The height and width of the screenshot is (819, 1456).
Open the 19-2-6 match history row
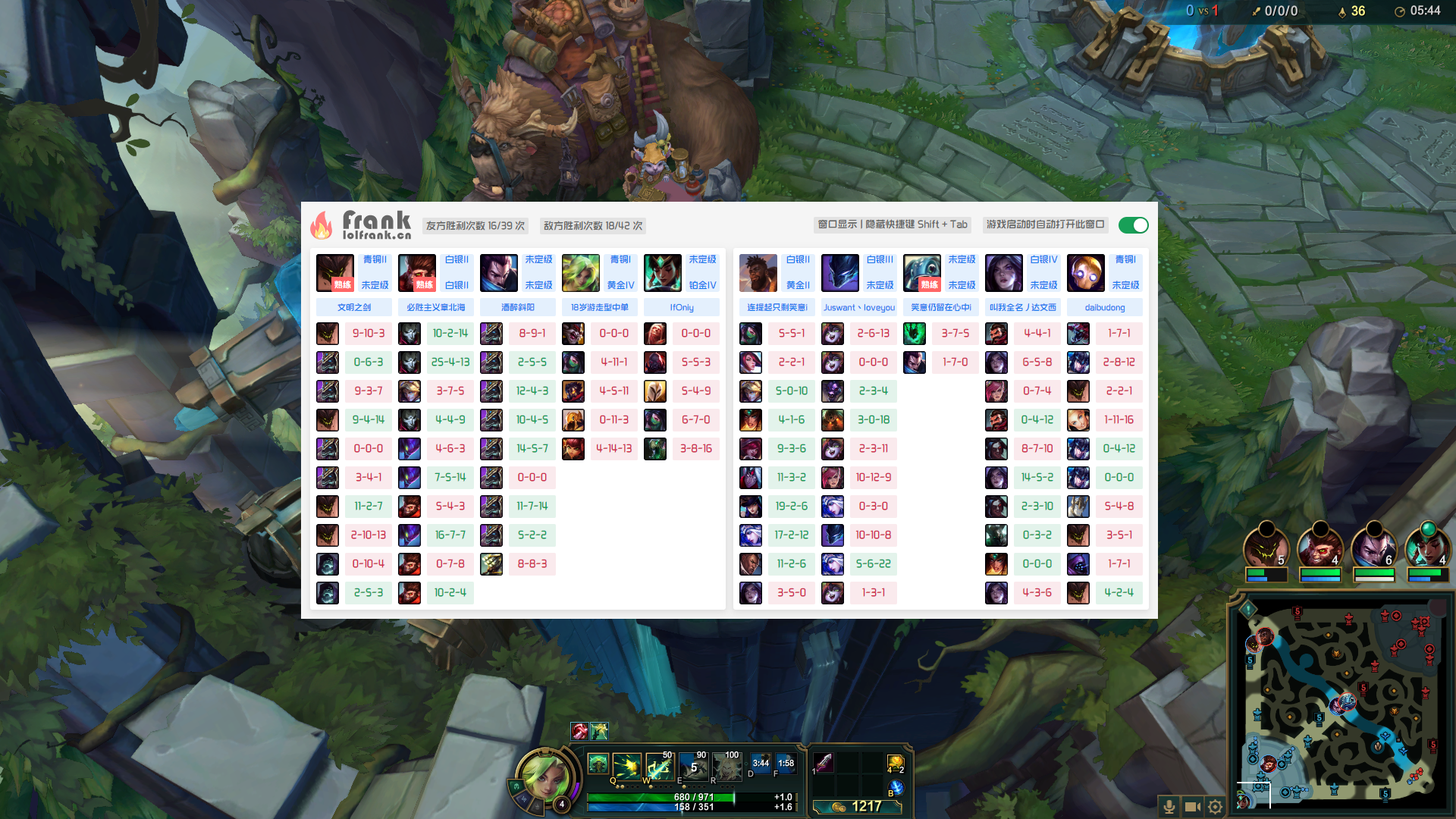[x=791, y=507]
